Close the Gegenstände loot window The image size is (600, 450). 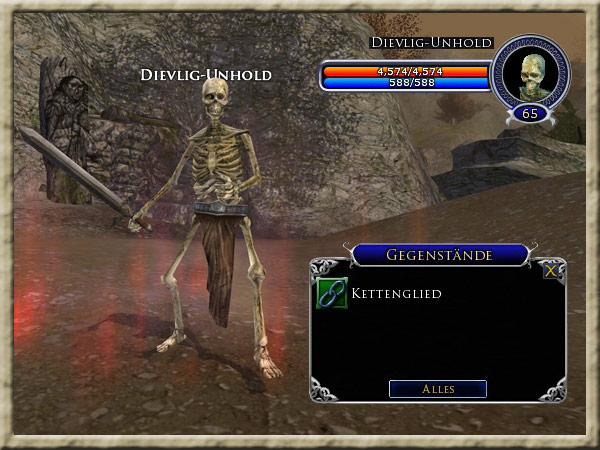[550, 270]
